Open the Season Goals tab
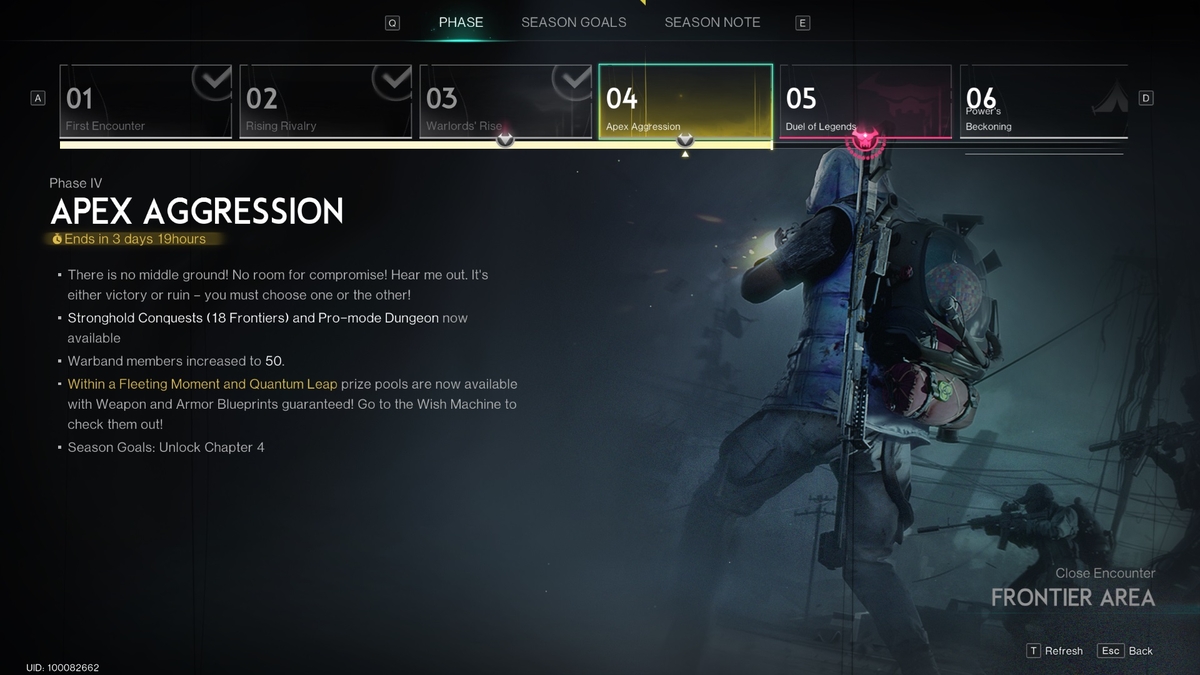 573,22
